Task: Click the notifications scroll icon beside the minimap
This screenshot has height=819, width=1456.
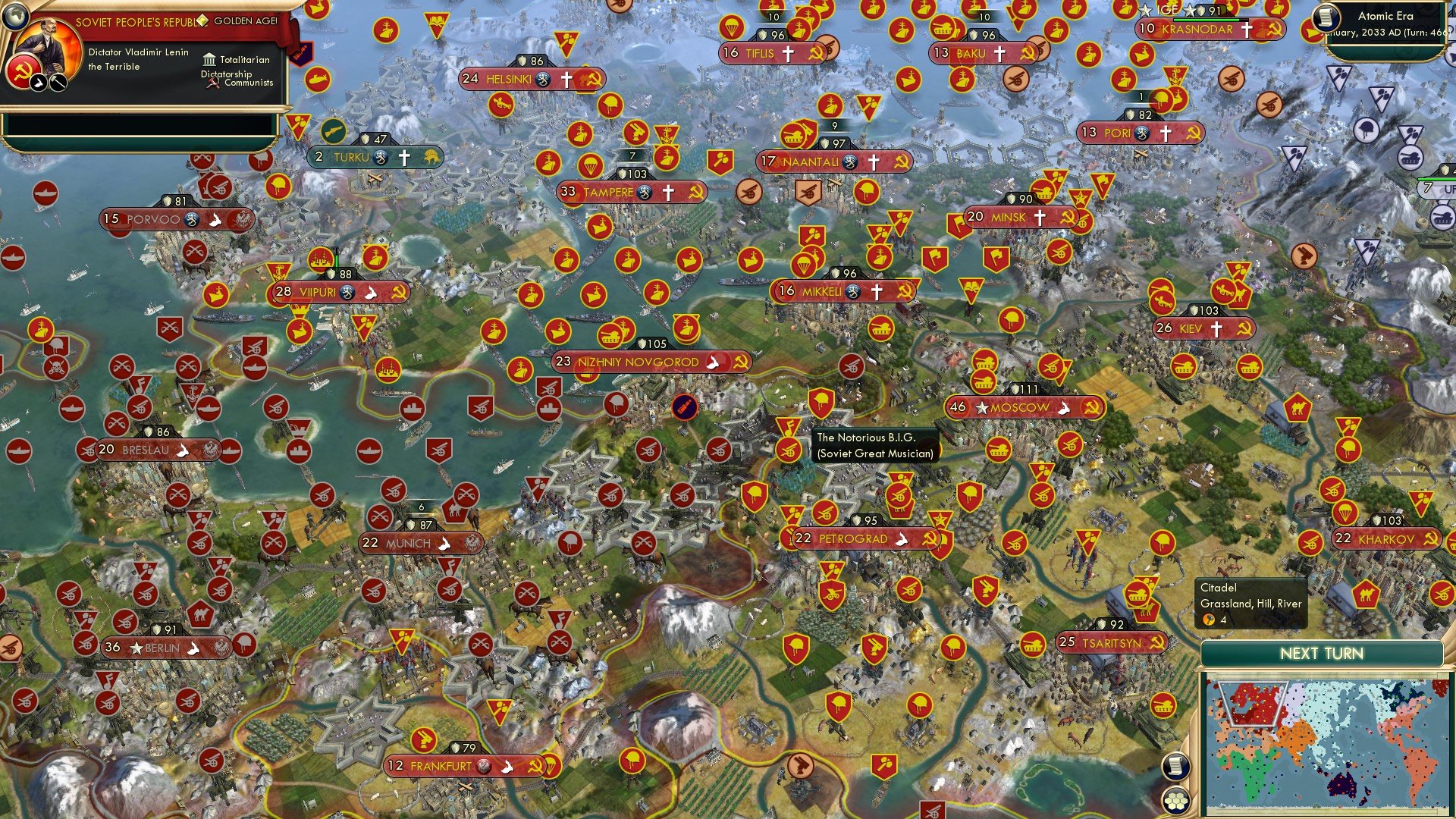Action: 1176,766
